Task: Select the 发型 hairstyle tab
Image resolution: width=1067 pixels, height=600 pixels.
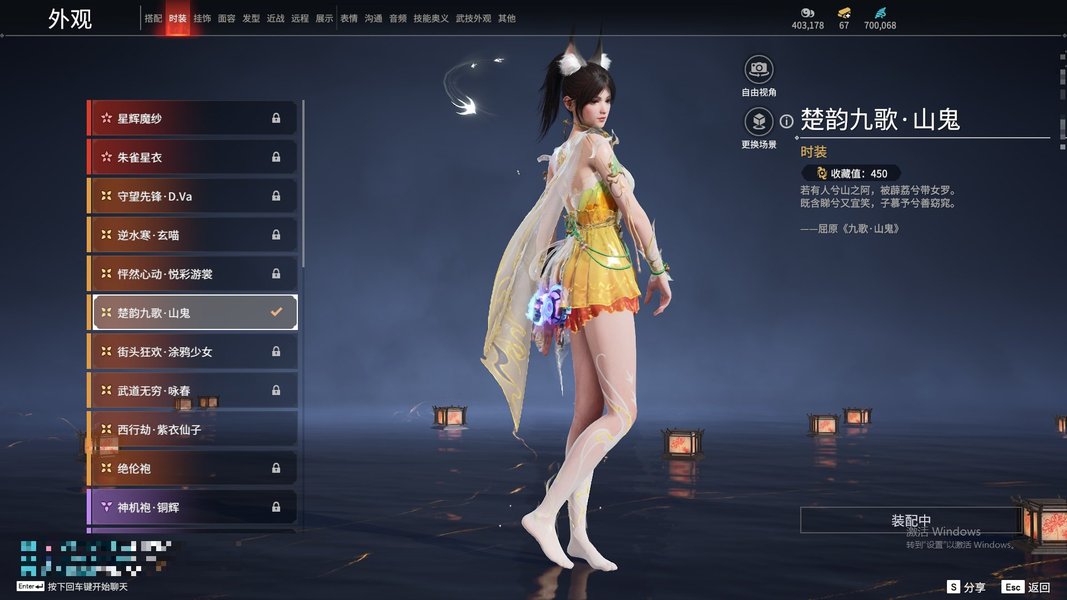Action: [251, 18]
